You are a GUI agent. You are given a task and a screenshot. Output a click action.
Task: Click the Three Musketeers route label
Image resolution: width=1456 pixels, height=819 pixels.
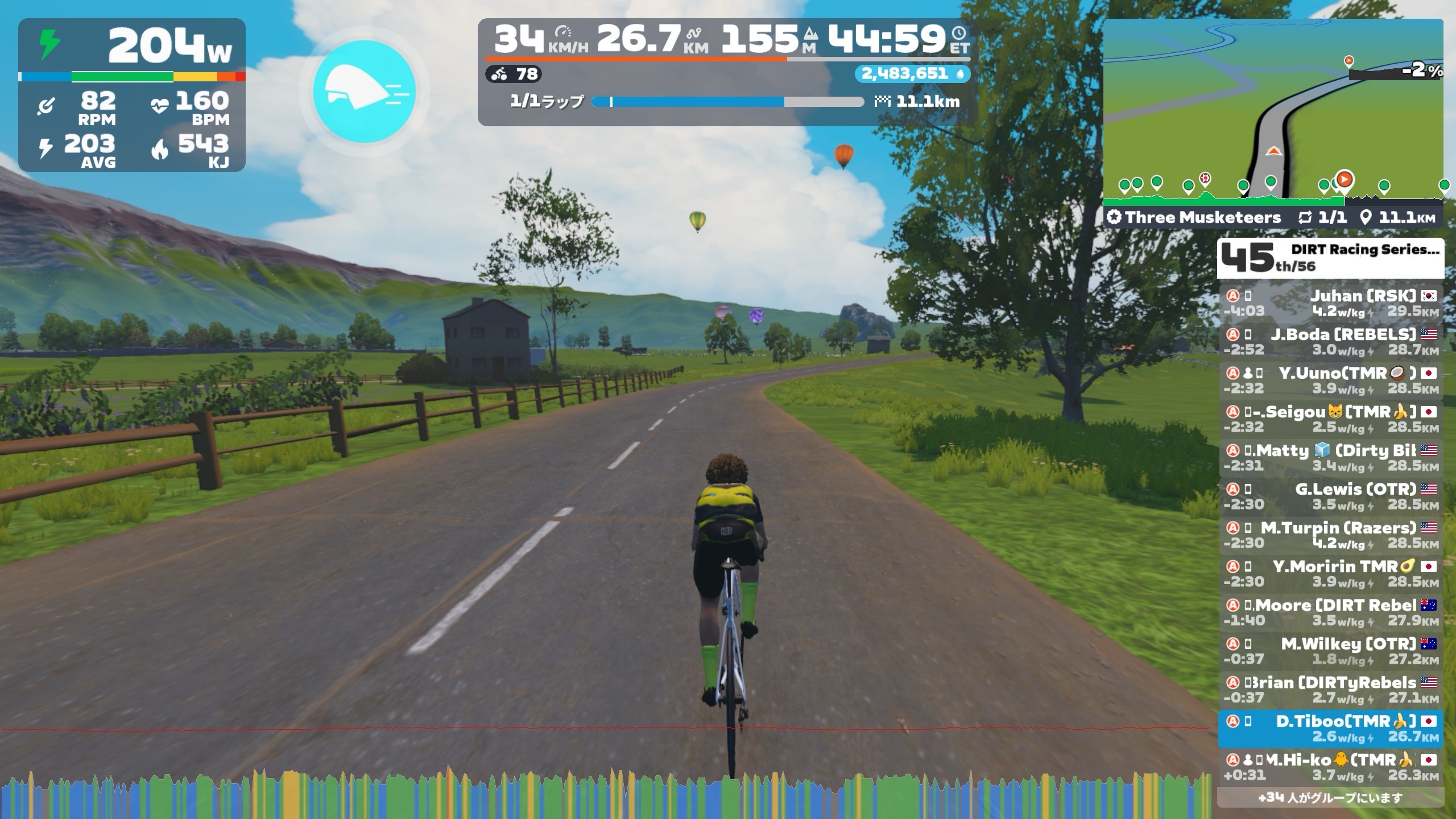click(x=1202, y=217)
